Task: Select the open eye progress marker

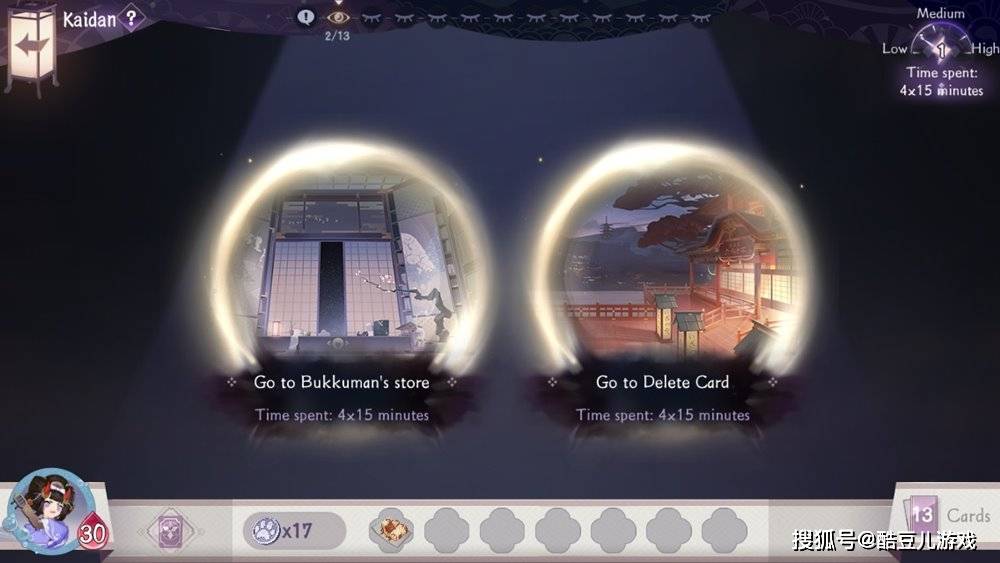Action: point(338,18)
